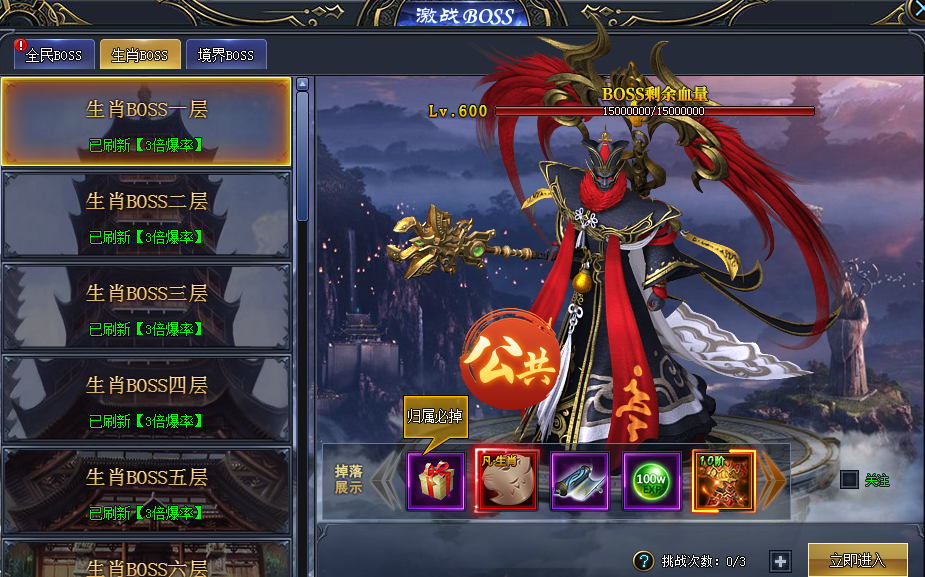Enter the boss fight with 立即进入
925x577 pixels.
coord(857,560)
